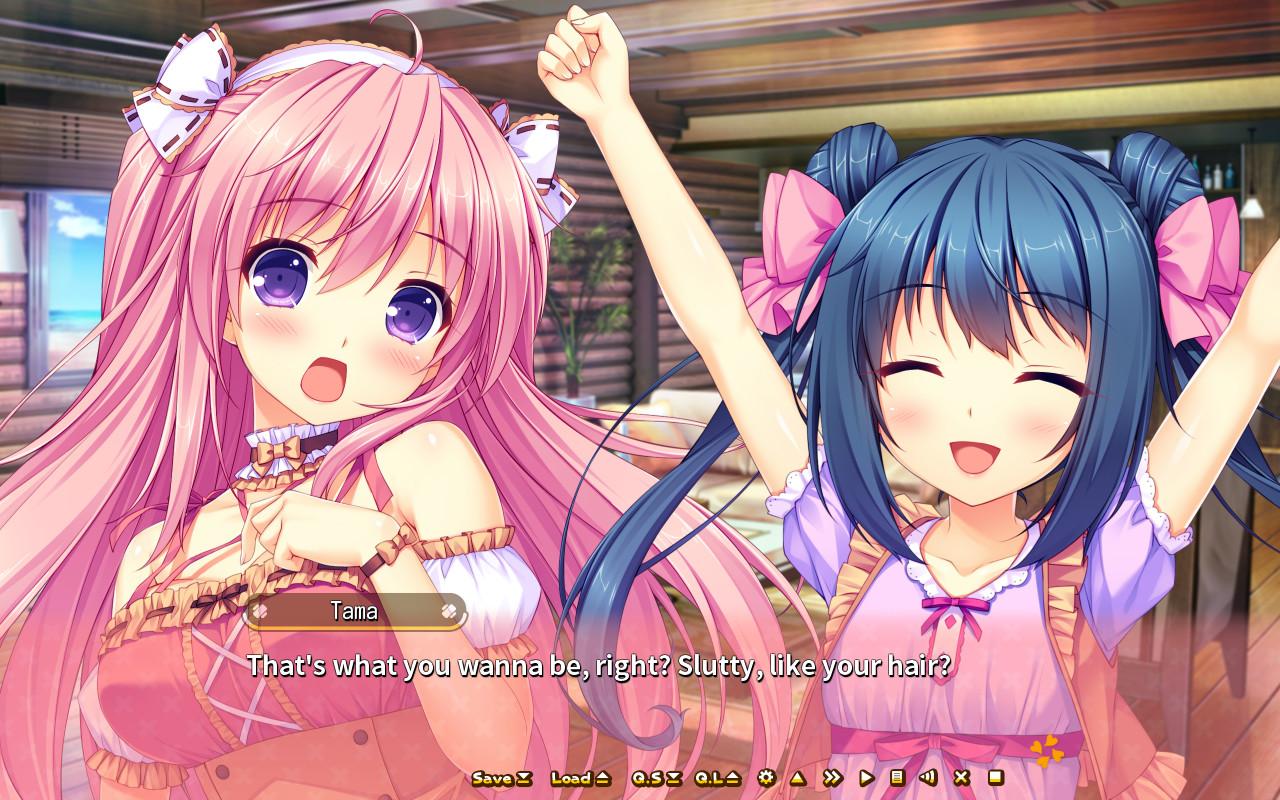Viewport: 1280px width, 800px height.
Task: Click the square icon in the toolbar
Action: [995, 778]
